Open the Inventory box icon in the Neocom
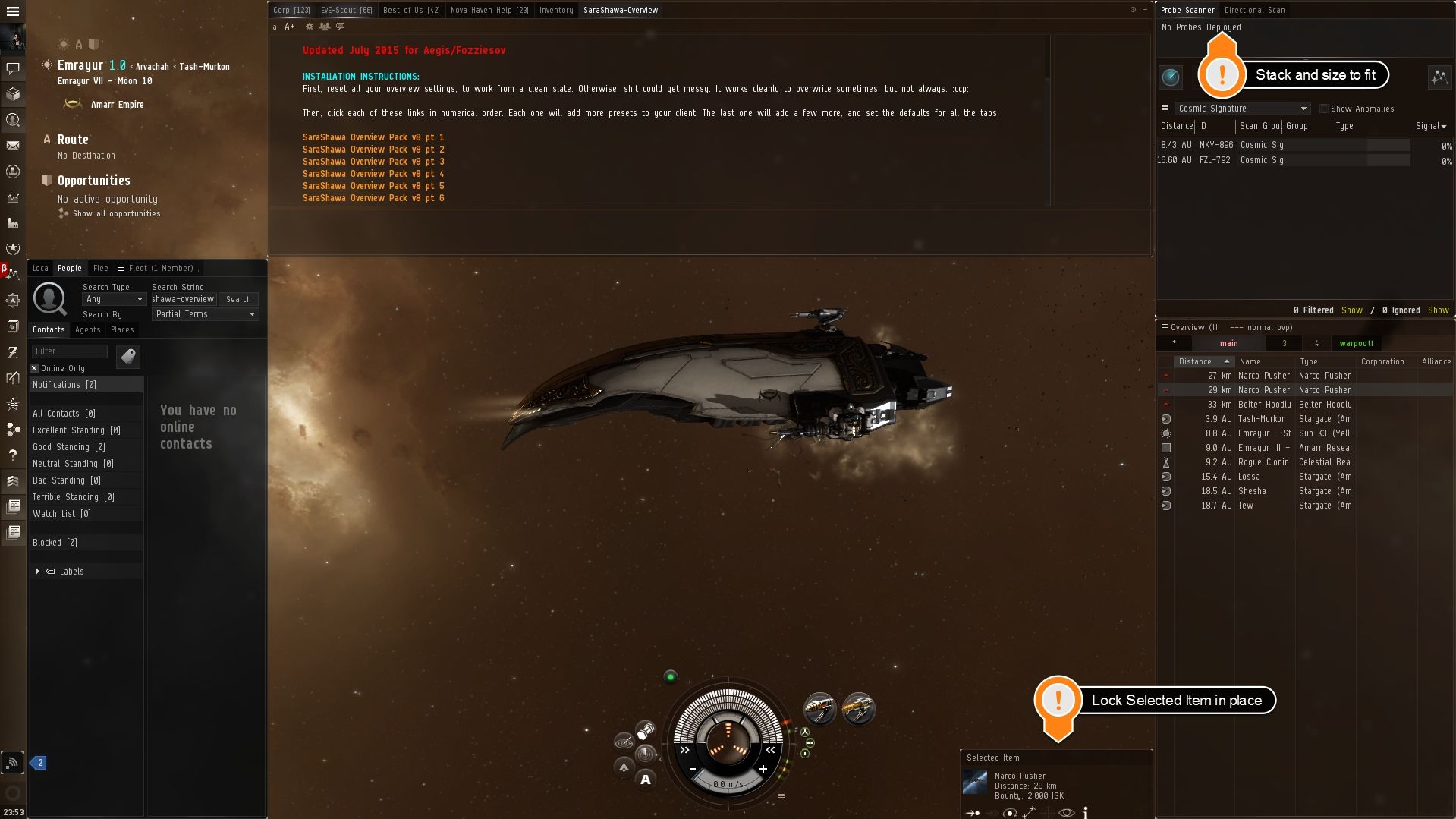The width and height of the screenshot is (1456, 819). tap(13, 94)
